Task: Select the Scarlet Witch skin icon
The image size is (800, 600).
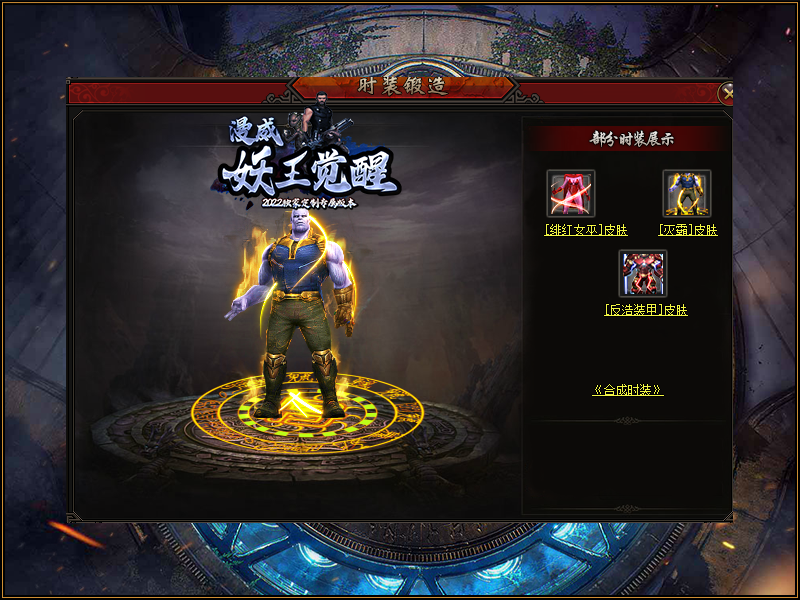Action: (x=571, y=194)
